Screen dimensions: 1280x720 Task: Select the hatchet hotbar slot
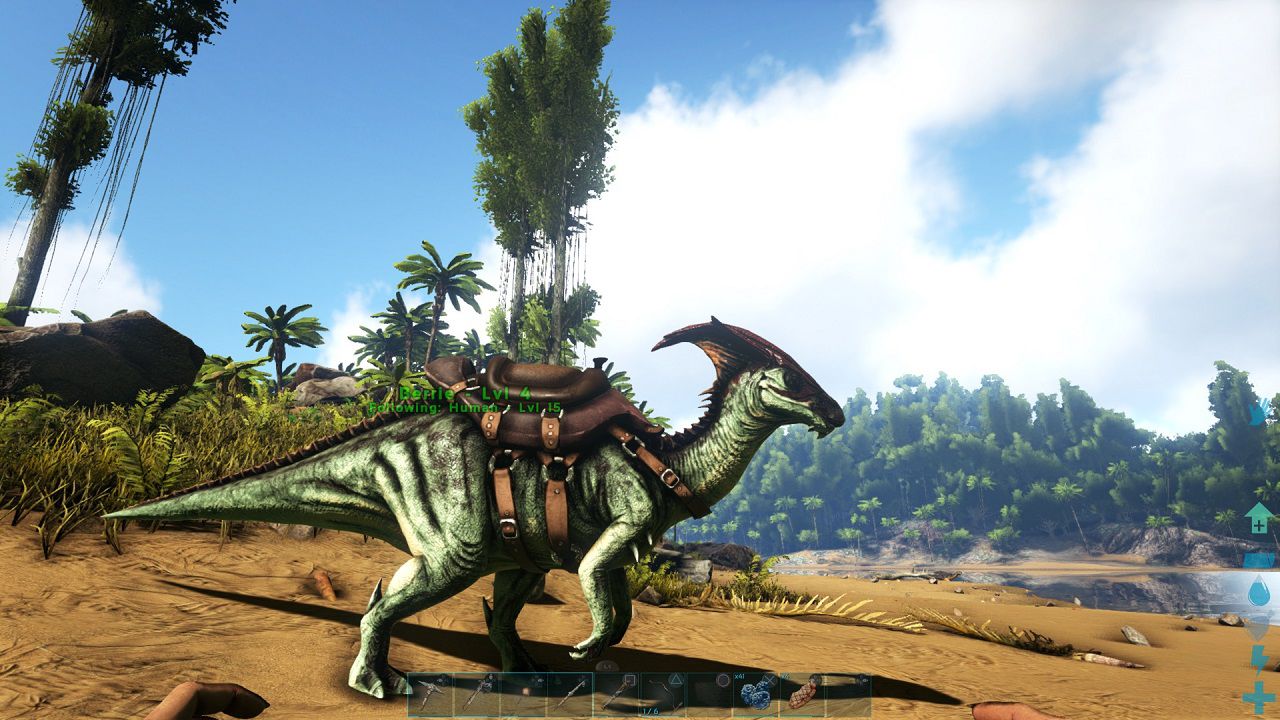coord(476,694)
